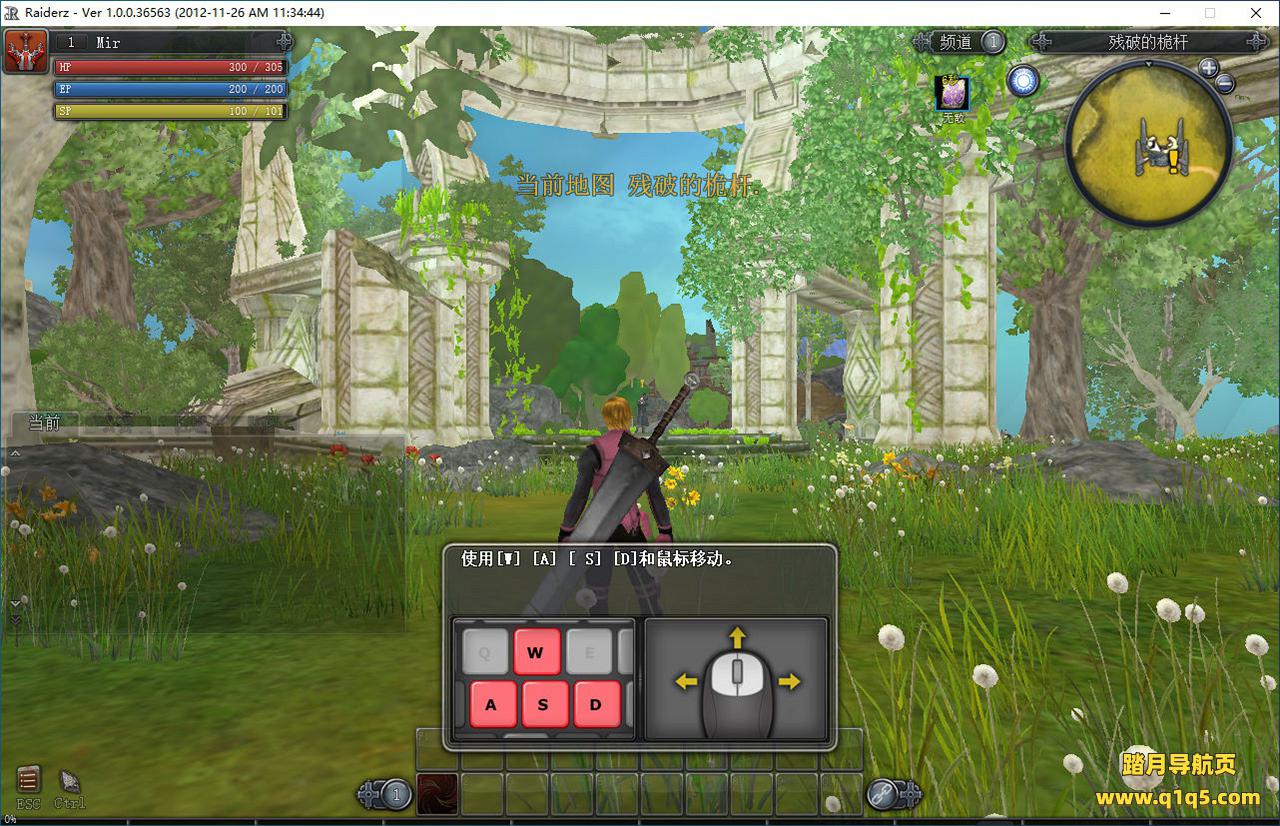Zoom in the minimap with plus button

(1208, 68)
